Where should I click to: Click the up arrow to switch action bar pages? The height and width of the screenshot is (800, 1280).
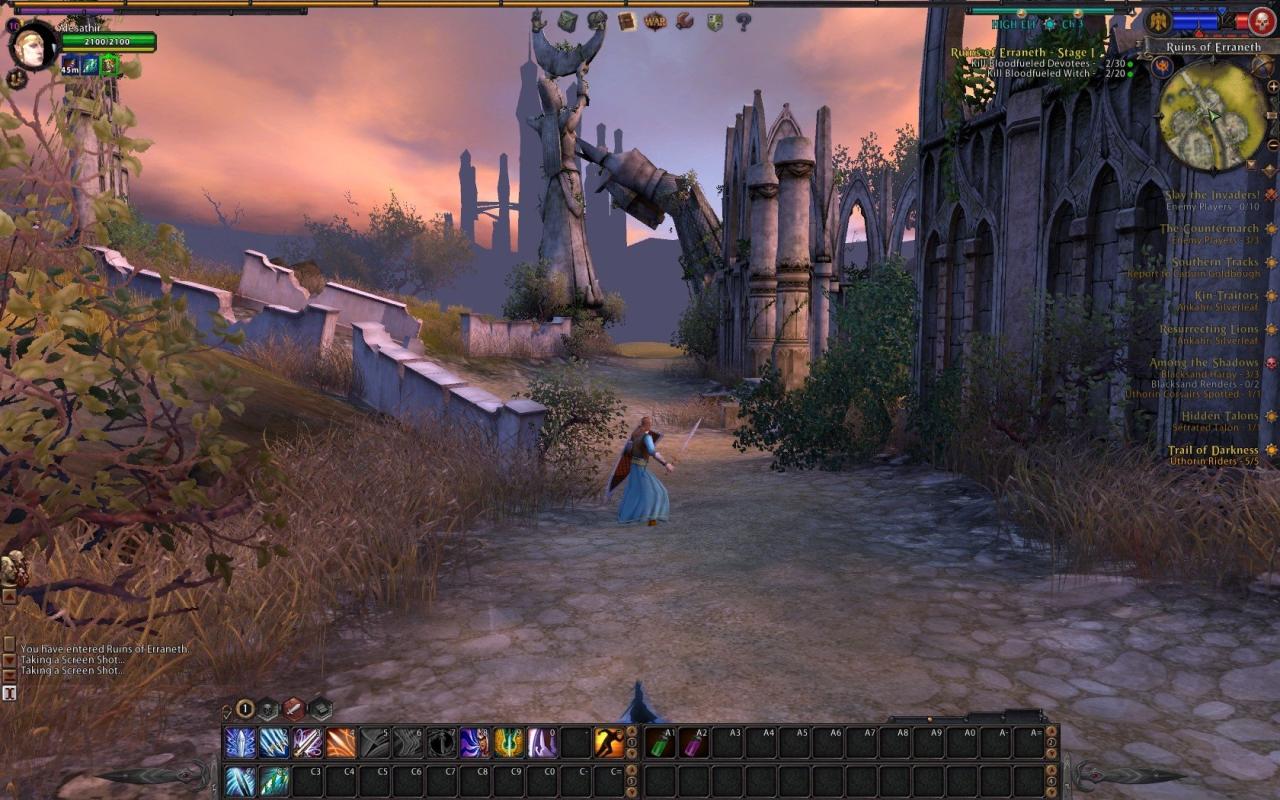(x=631, y=732)
